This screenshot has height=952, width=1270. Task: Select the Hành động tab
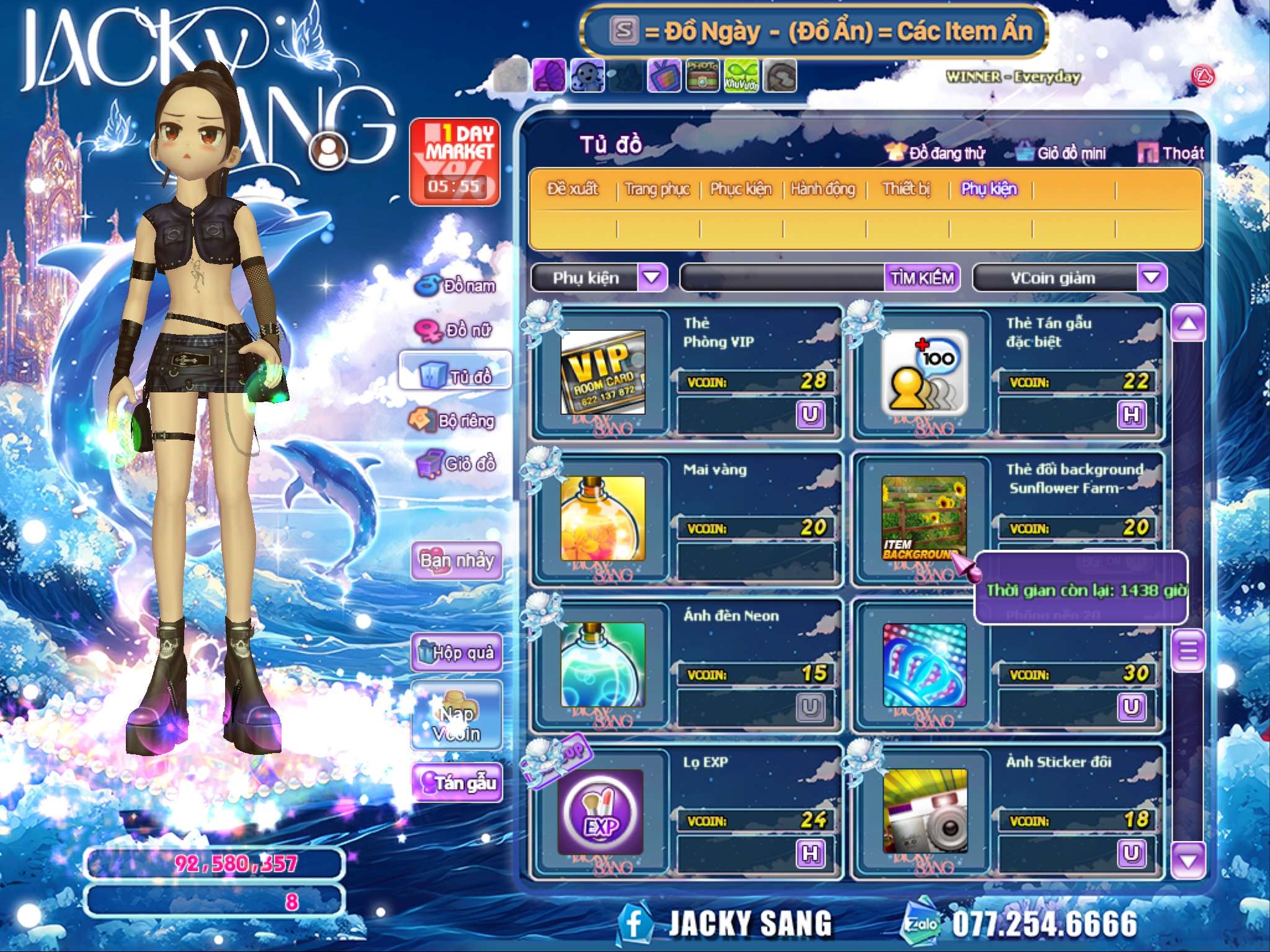[x=823, y=188]
